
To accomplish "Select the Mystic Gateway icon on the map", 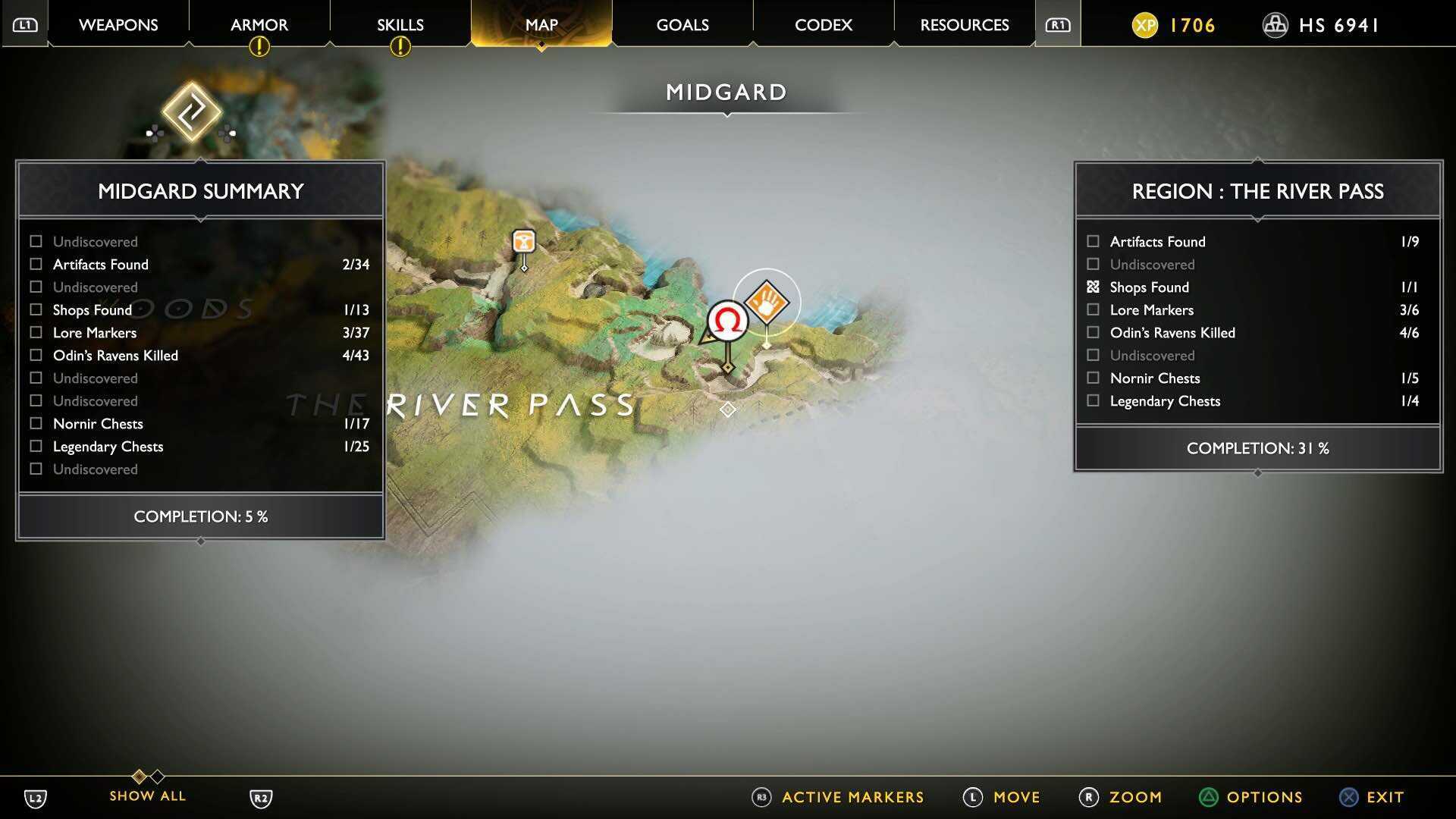I will 192,114.
